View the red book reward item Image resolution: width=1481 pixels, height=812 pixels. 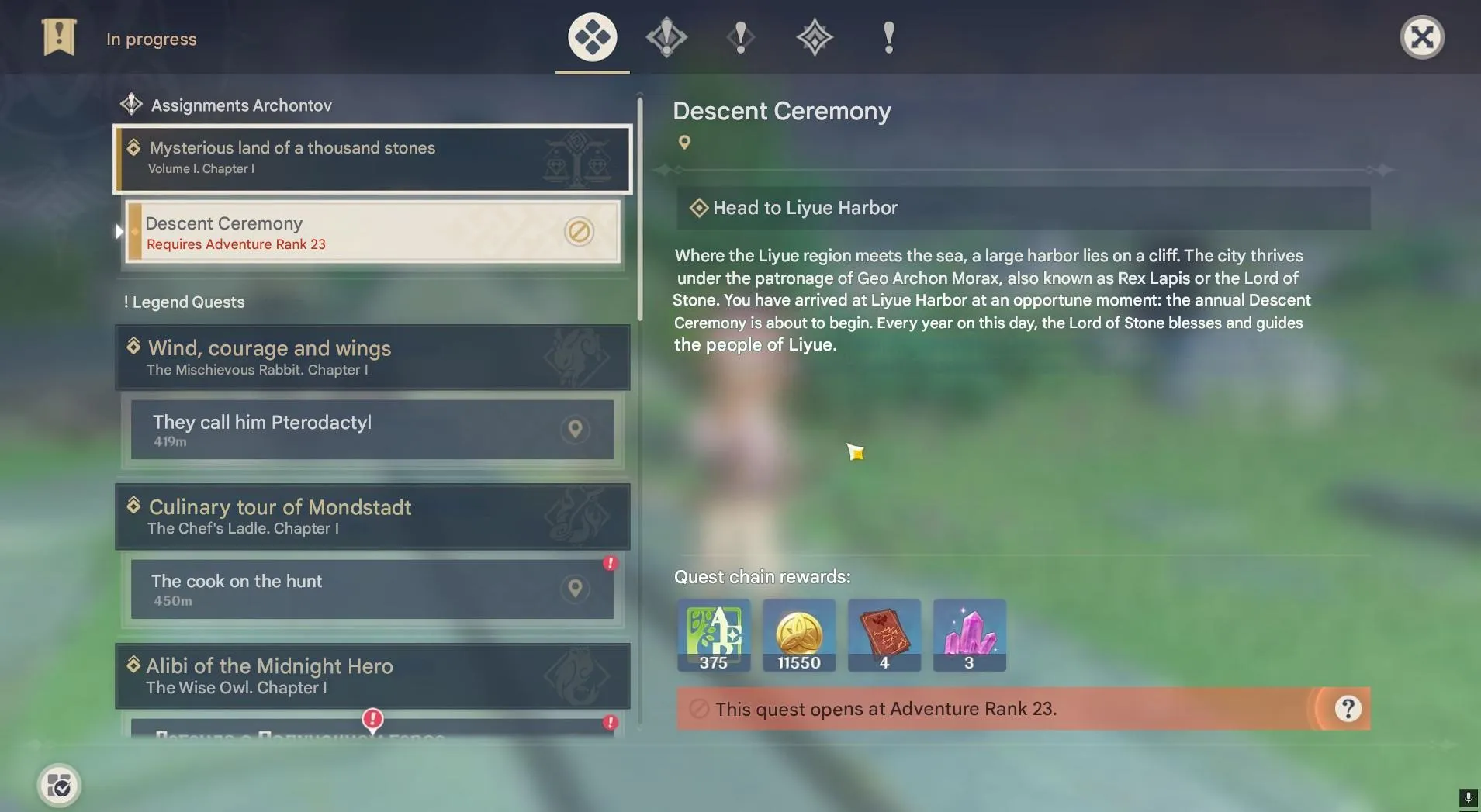[884, 634]
